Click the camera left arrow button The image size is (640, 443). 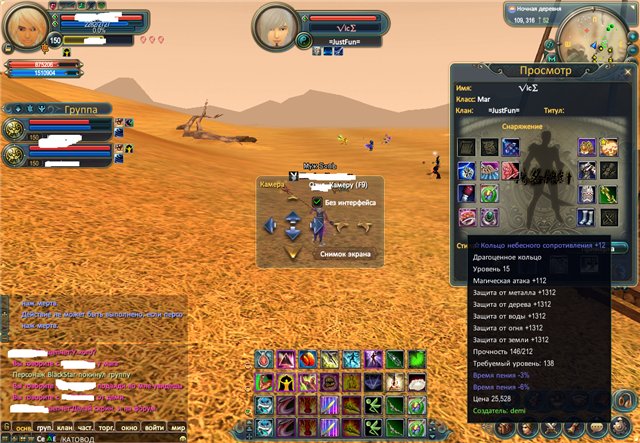pyautogui.click(x=269, y=226)
